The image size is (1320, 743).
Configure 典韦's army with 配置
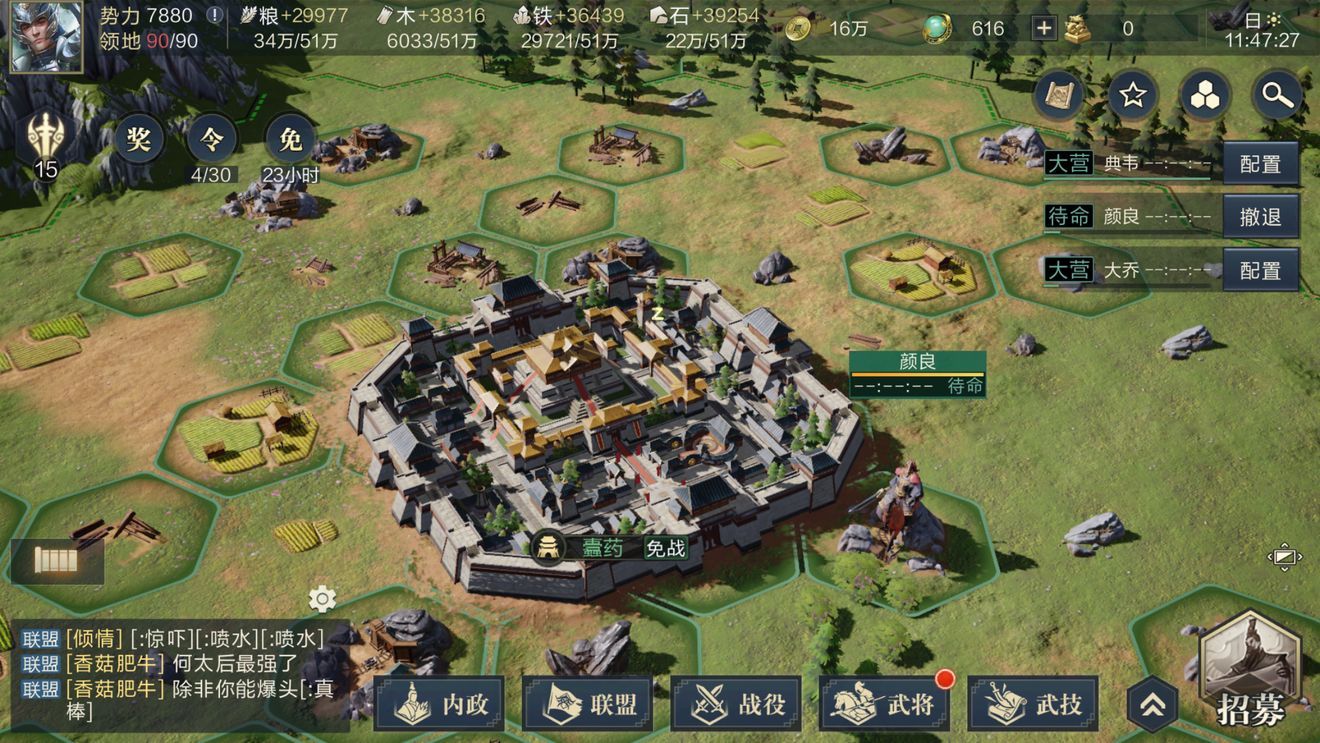point(1260,164)
